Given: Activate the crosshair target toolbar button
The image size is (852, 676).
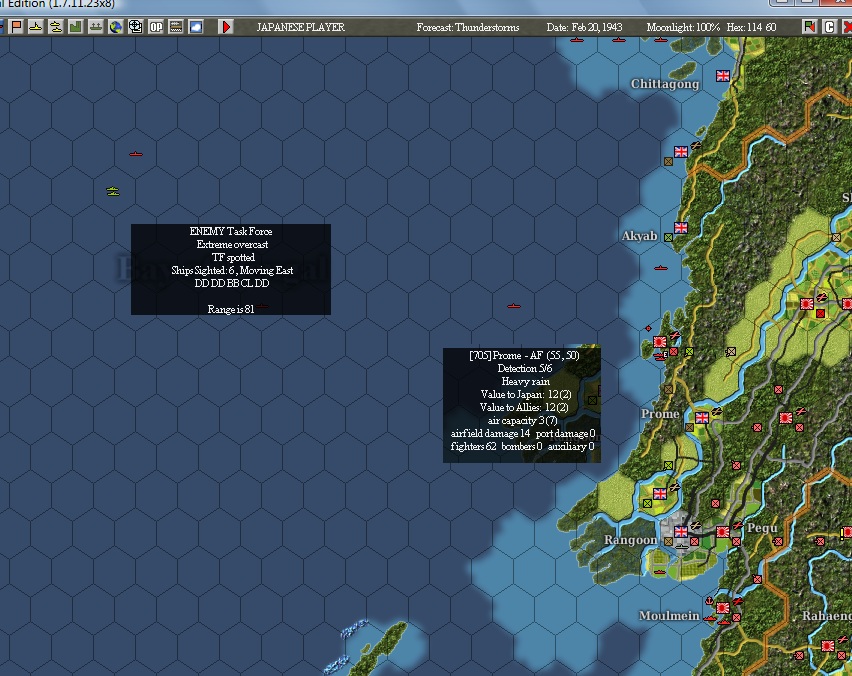Looking at the screenshot, I should (x=135, y=27).
